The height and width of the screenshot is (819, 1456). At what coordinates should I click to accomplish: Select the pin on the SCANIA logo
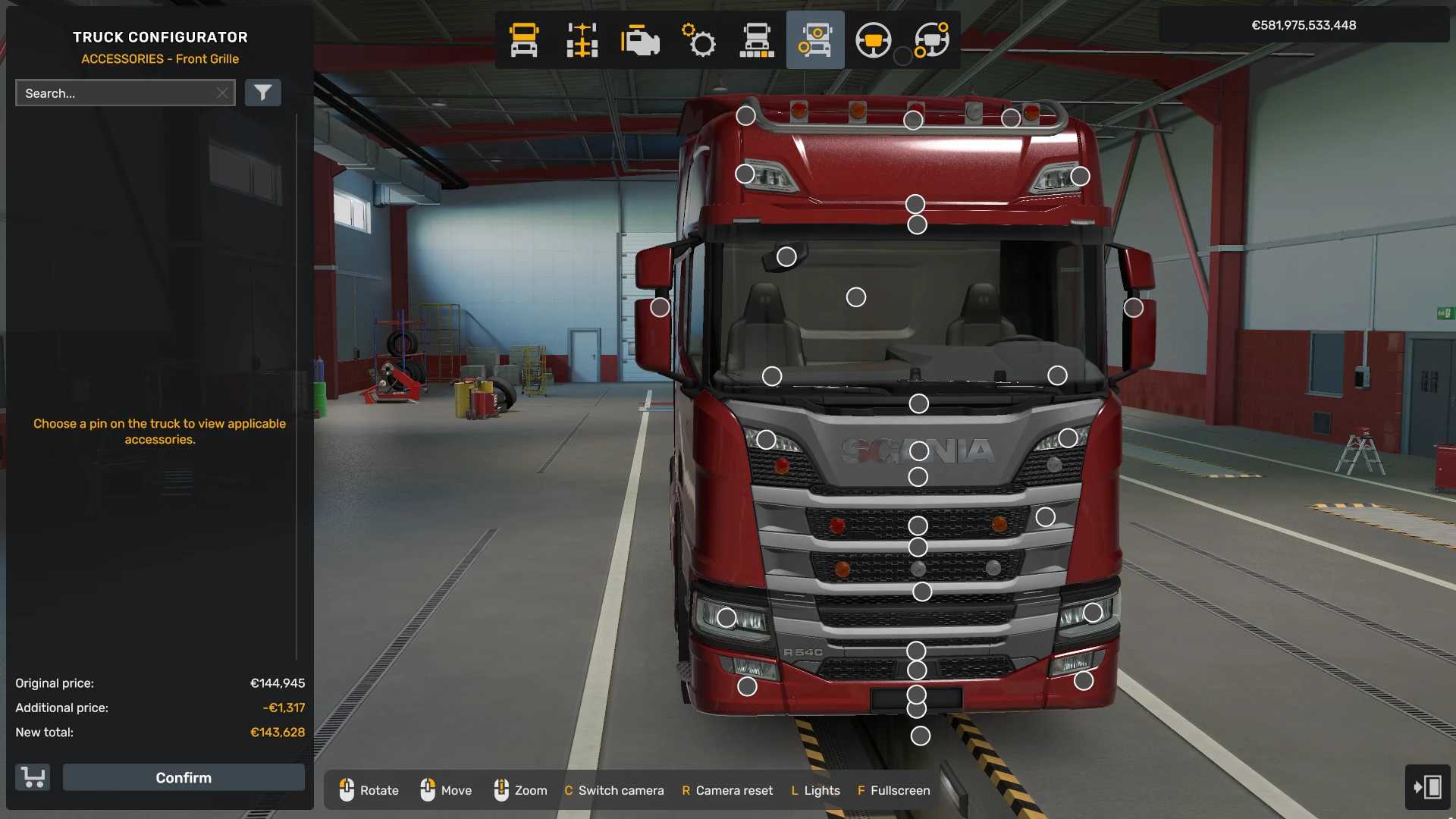919,451
